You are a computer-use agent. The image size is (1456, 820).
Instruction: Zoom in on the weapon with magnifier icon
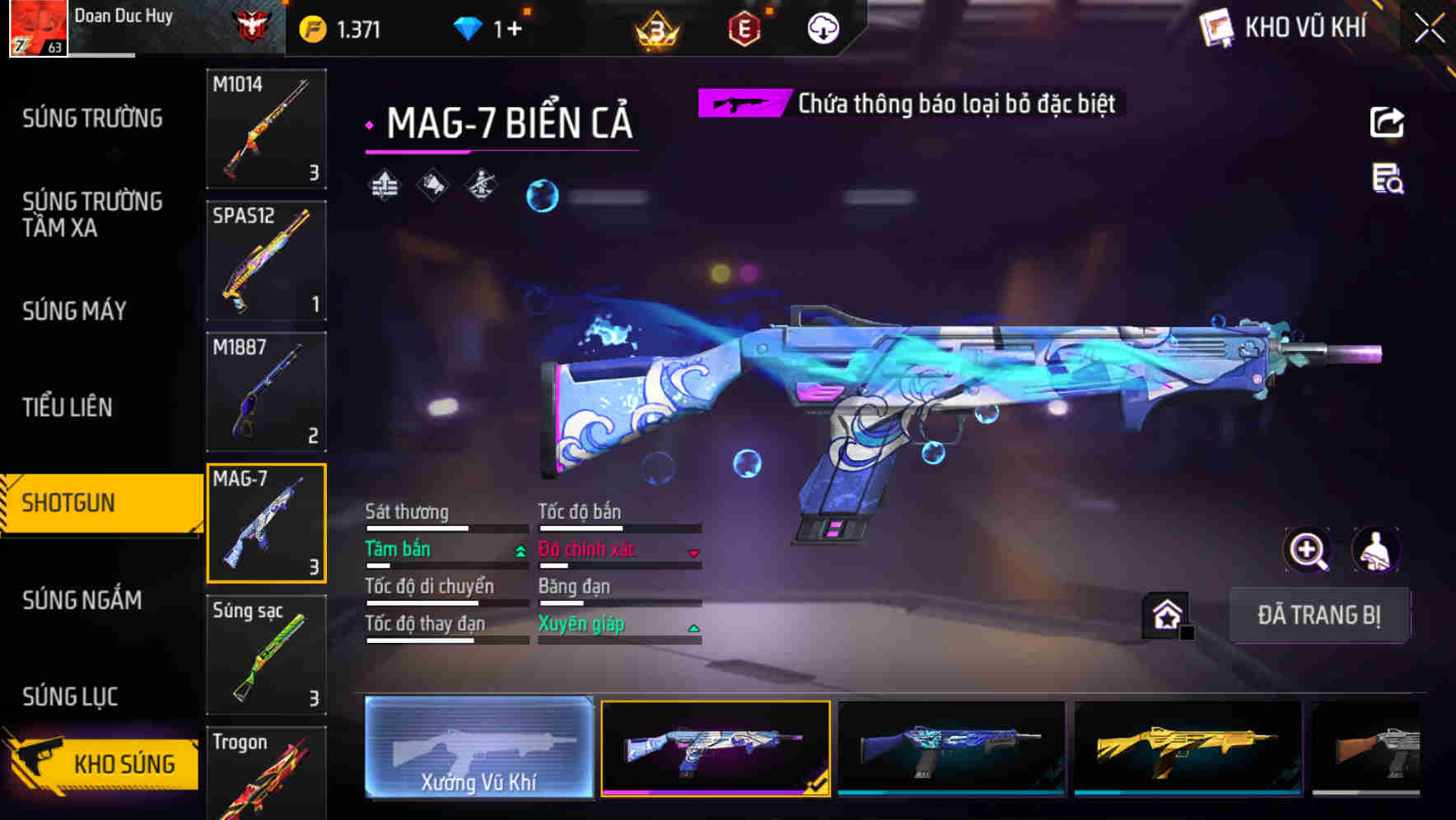(x=1307, y=550)
